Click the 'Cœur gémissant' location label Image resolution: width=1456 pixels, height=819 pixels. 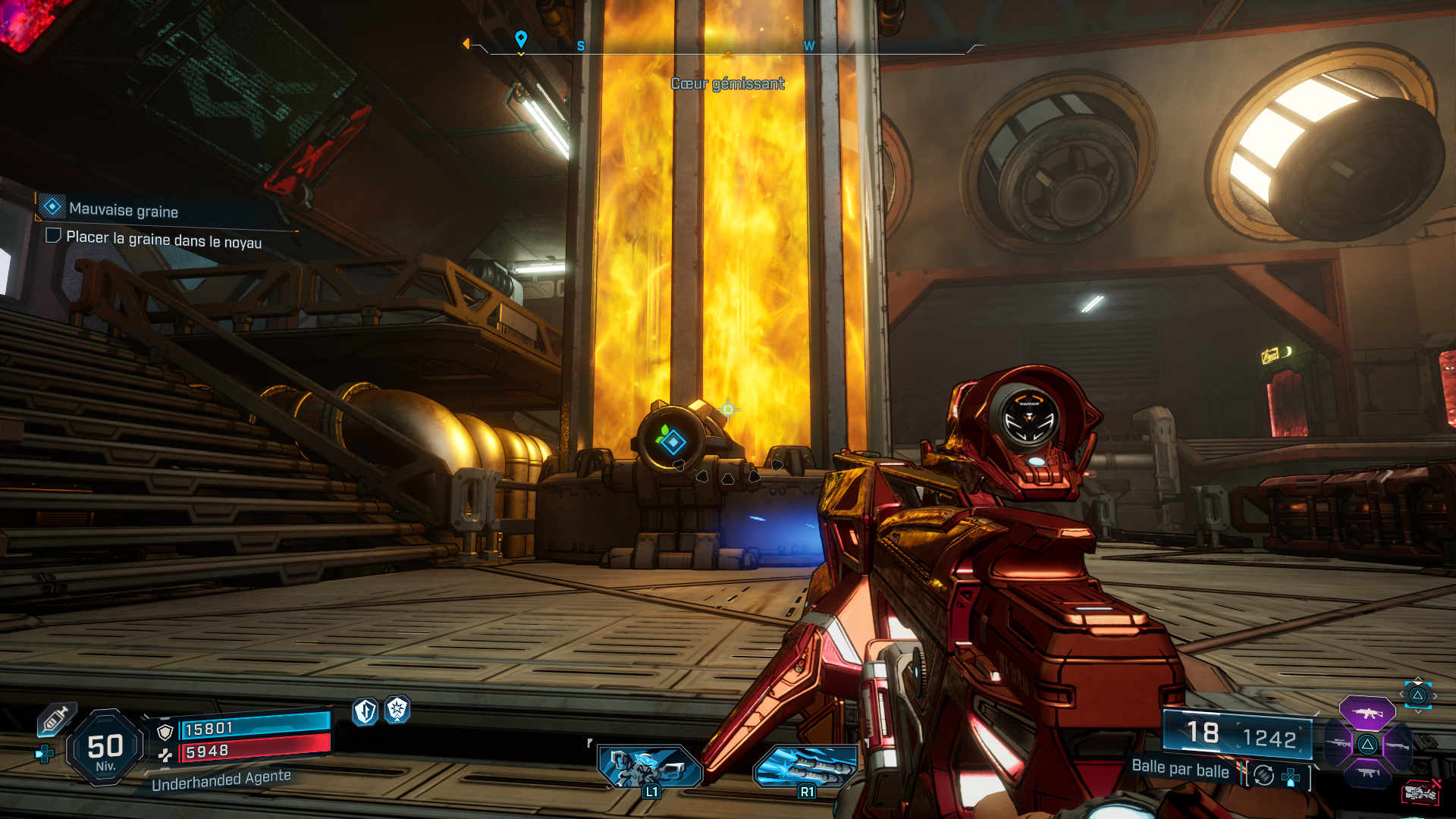click(727, 84)
